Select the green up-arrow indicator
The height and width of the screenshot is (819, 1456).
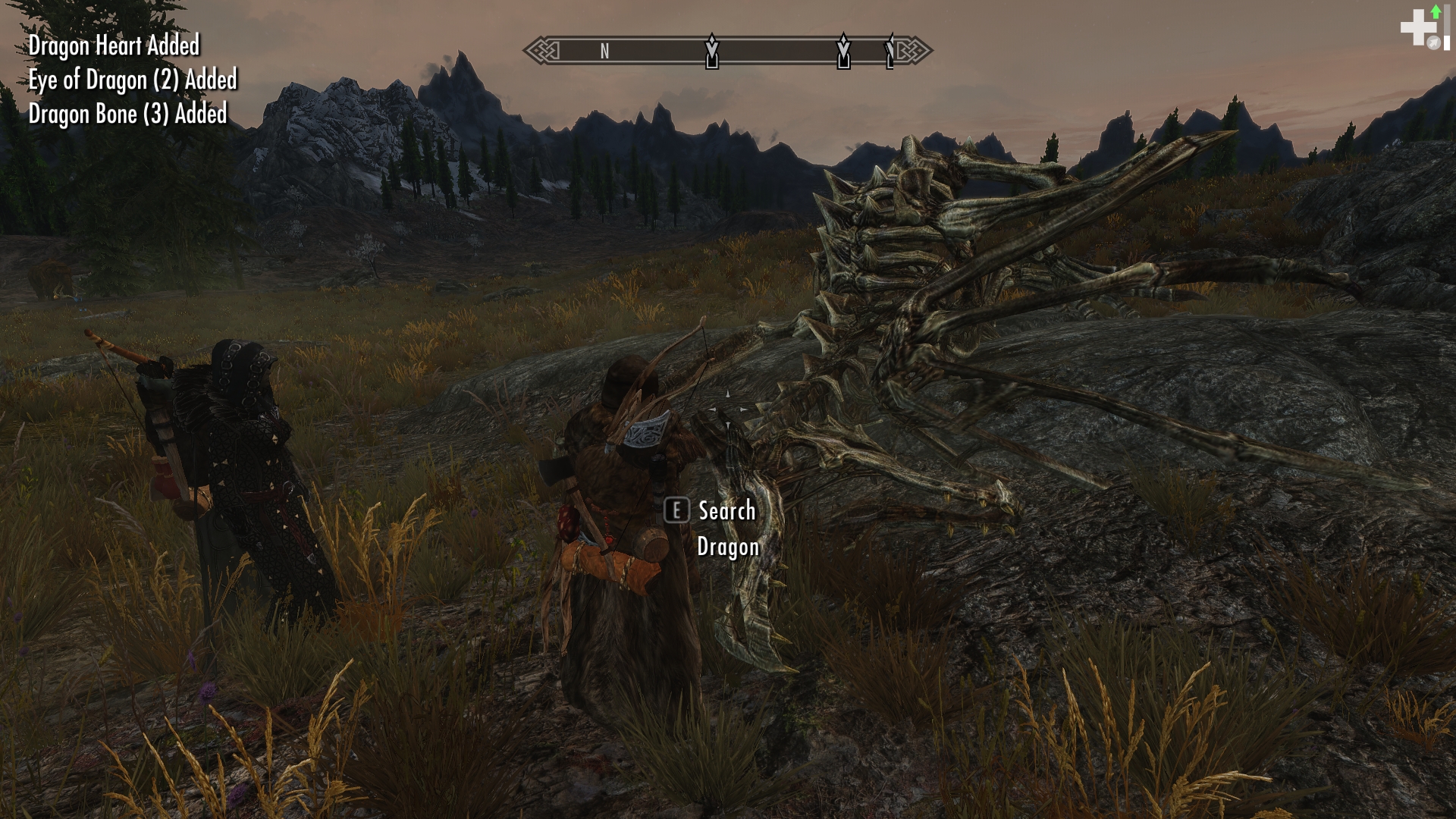(x=1436, y=11)
